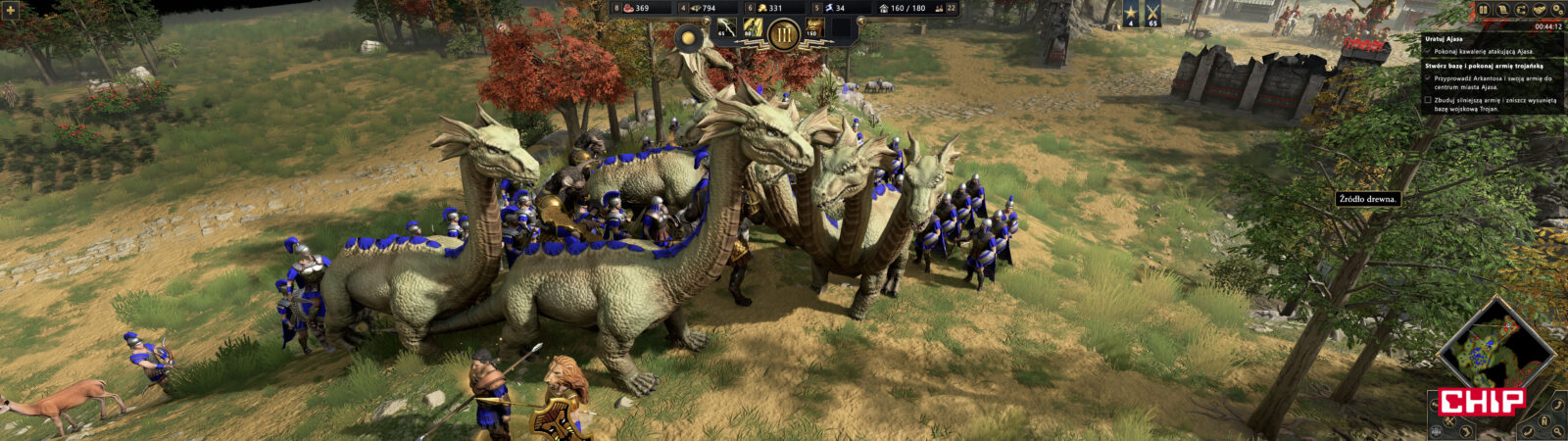Viewport: 1568px width, 441px height.
Task: Open the scroll objectives button
Action: 1501,10
